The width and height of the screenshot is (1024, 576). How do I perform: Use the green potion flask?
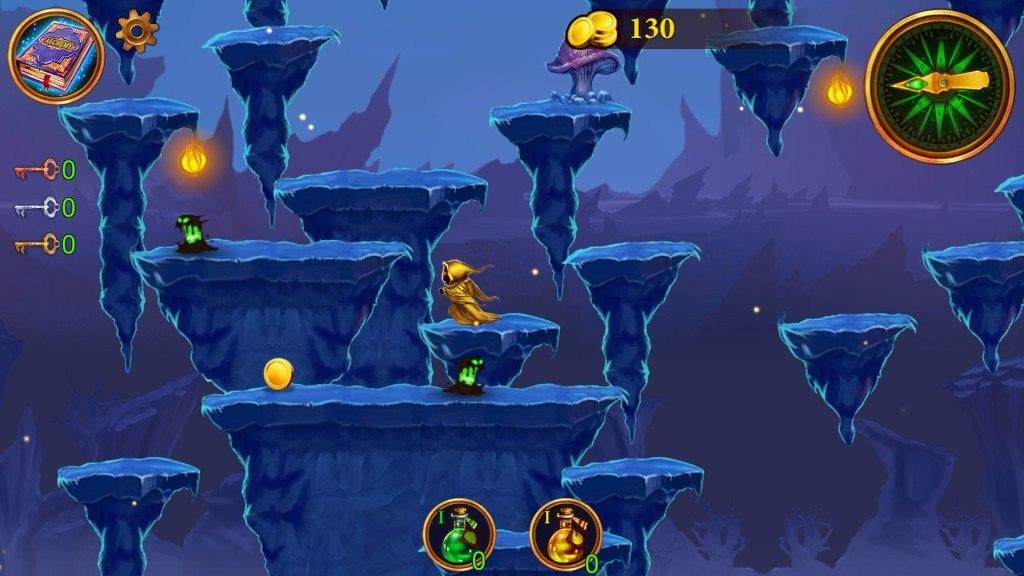pyautogui.click(x=459, y=534)
